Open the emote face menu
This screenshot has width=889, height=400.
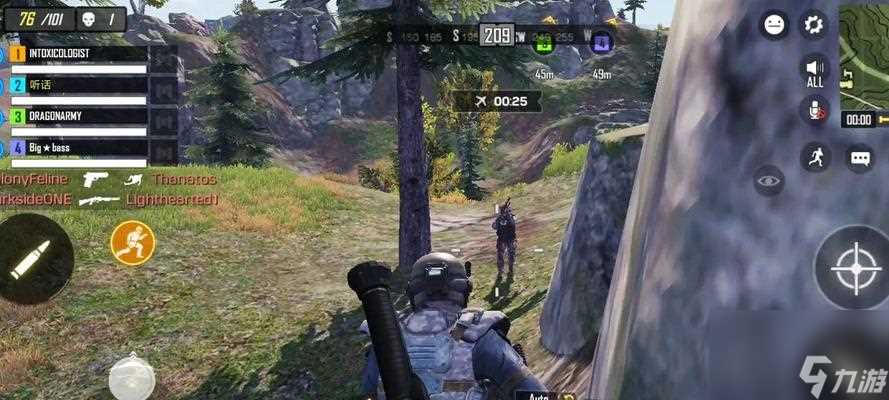[x=773, y=24]
